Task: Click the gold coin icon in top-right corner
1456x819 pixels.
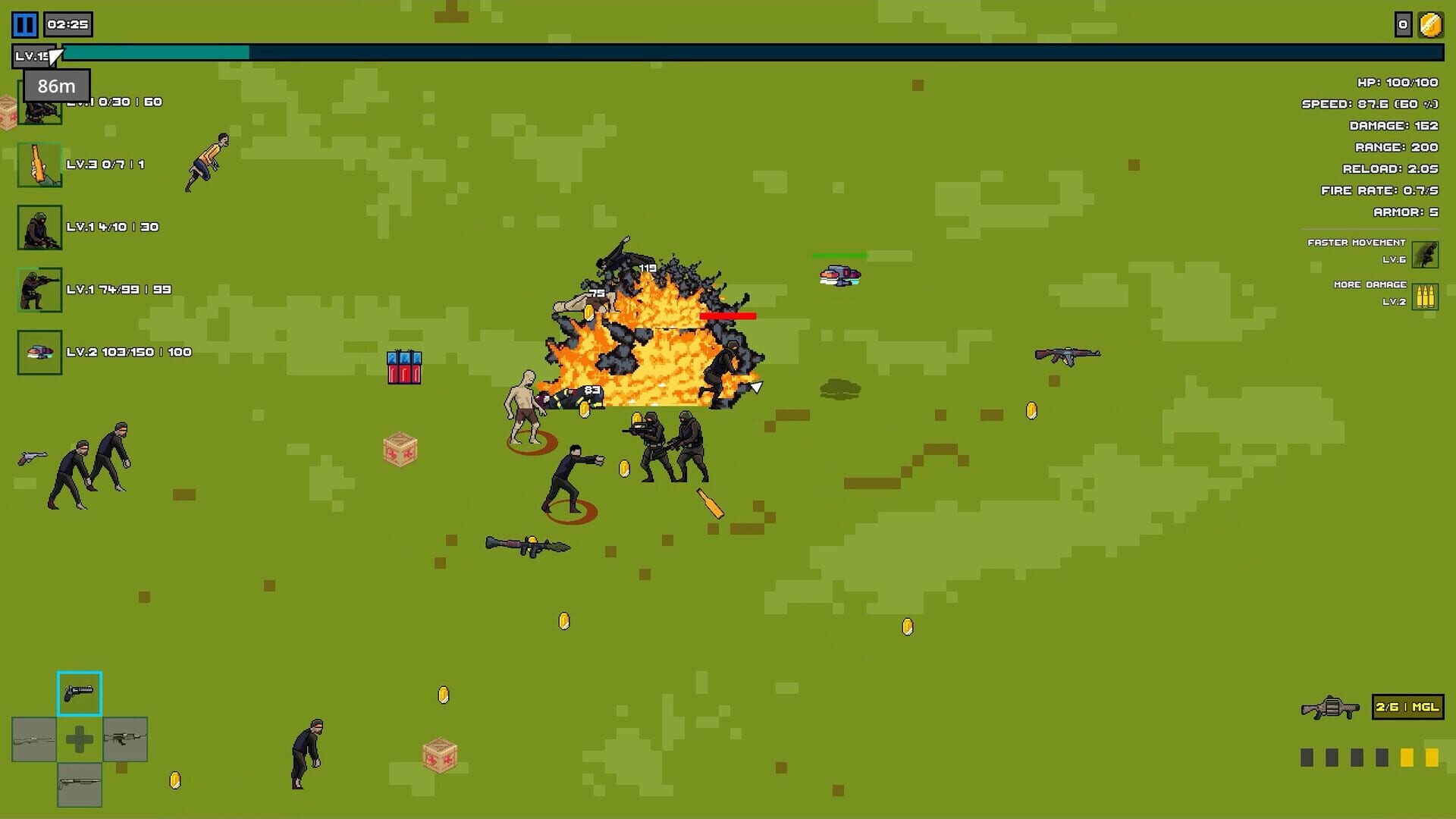Action: [1429, 25]
